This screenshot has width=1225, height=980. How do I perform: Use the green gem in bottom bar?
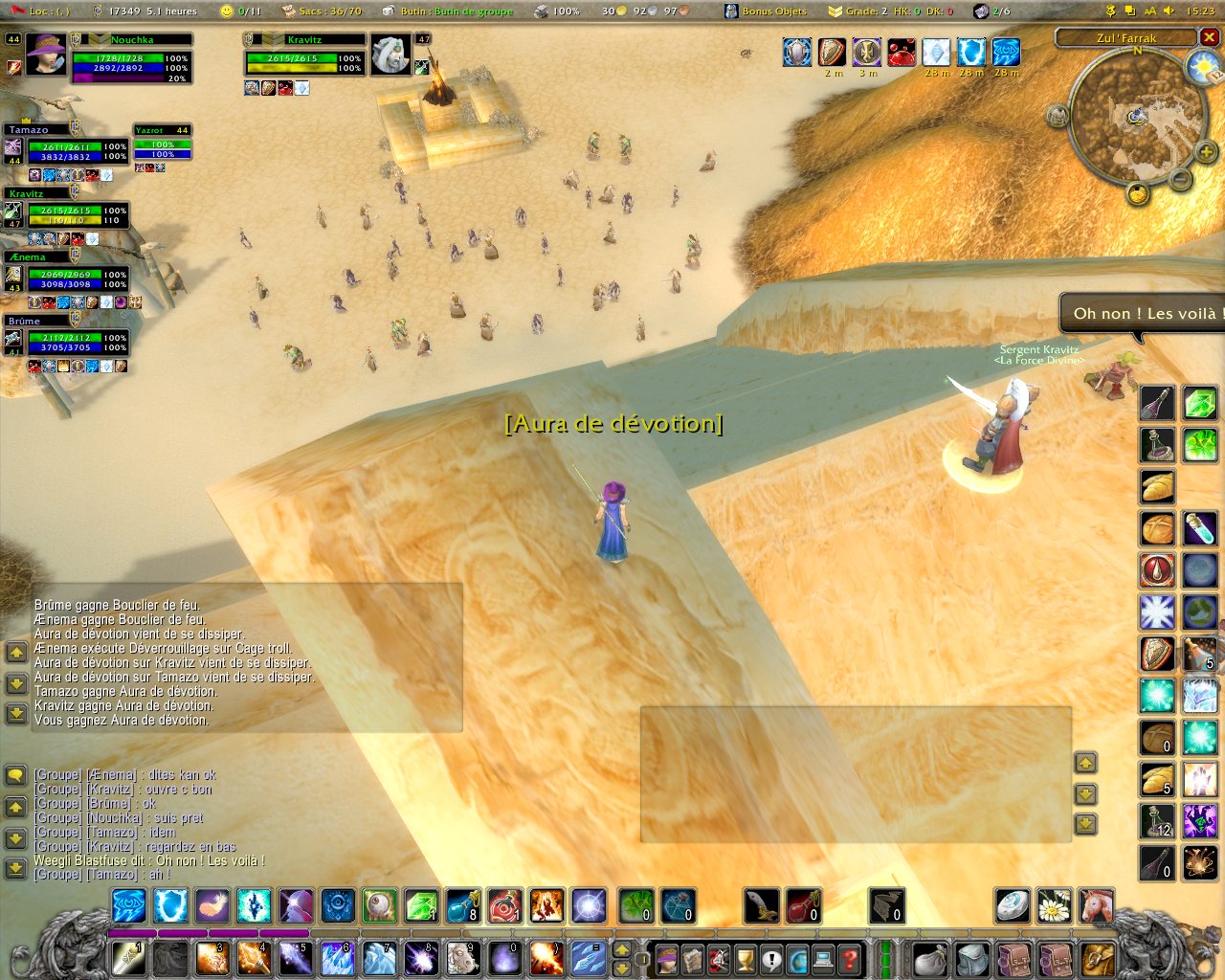(421, 905)
